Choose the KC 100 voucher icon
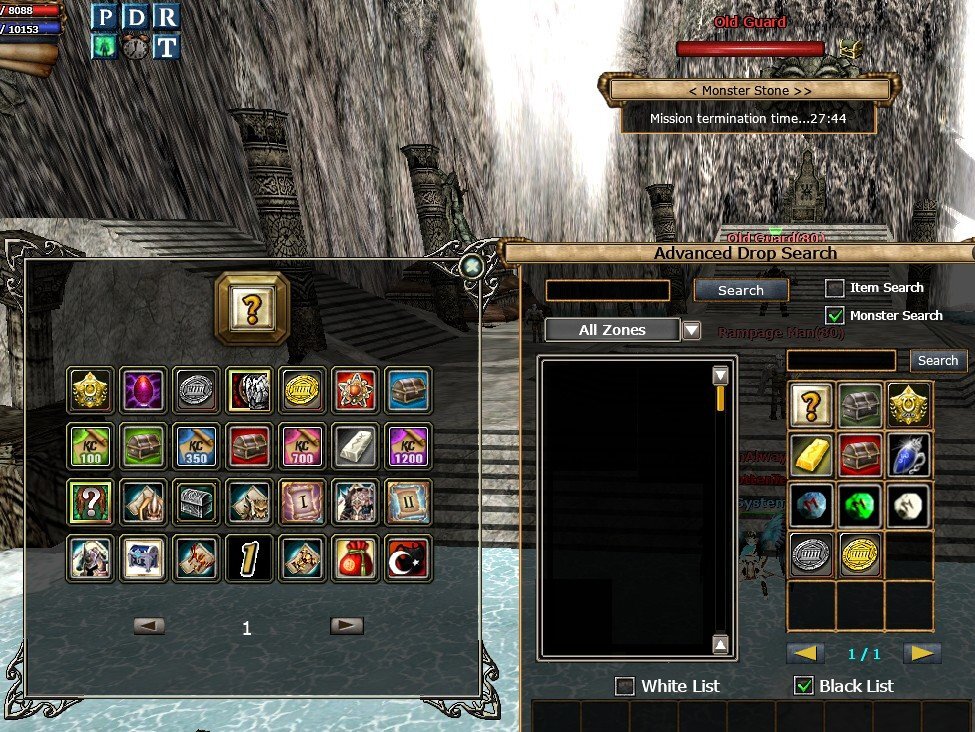The width and height of the screenshot is (975, 732). tap(89, 445)
